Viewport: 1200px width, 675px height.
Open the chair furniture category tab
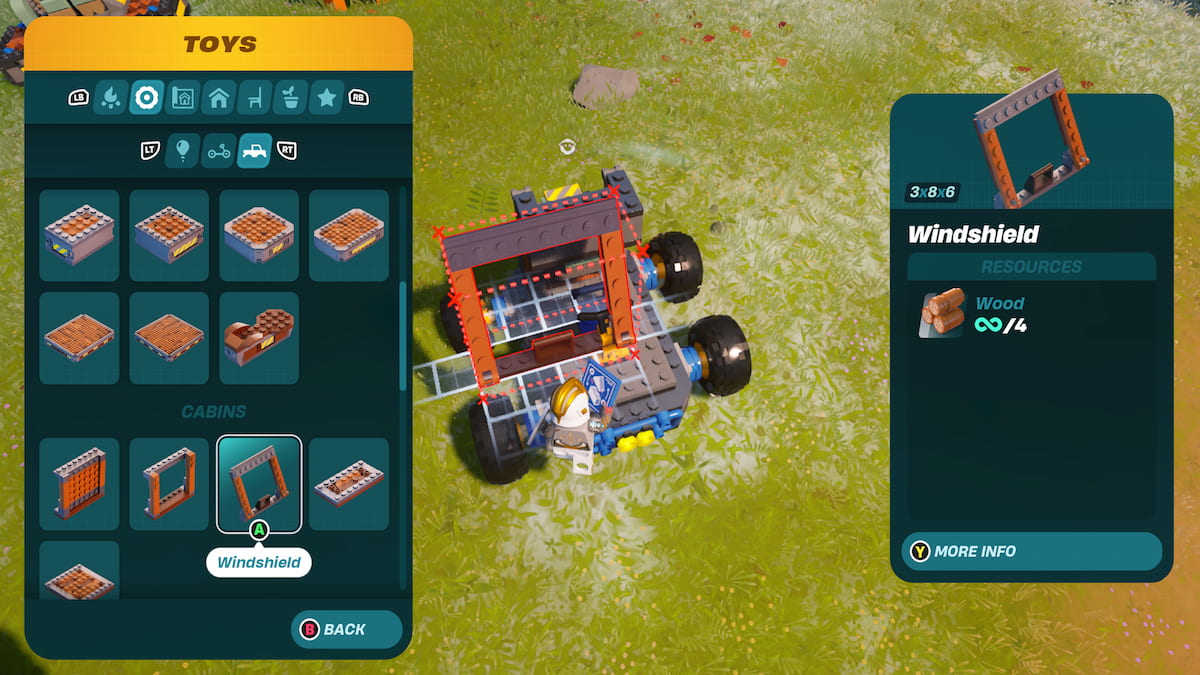click(x=255, y=98)
